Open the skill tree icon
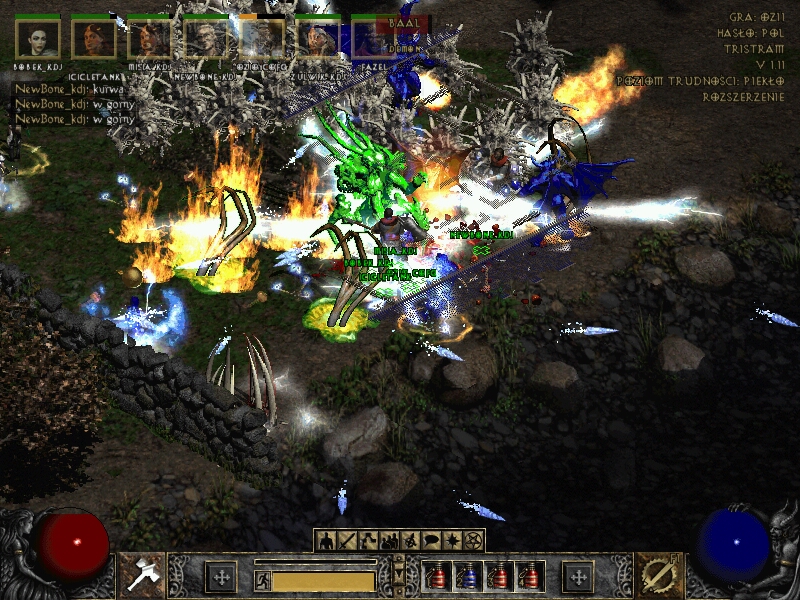The image size is (800, 600). pos(368,541)
